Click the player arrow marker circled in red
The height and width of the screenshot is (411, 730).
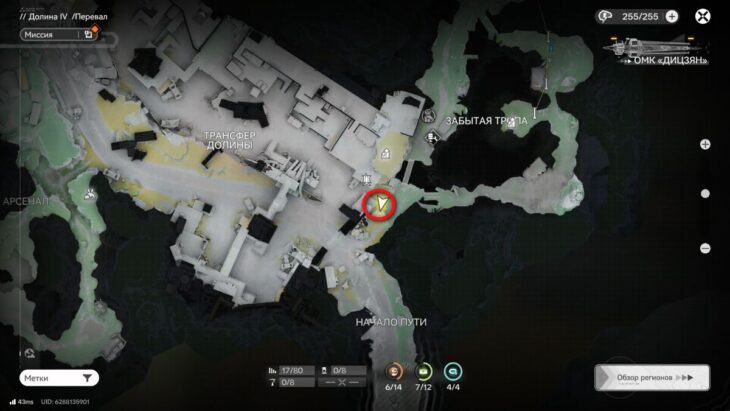381,205
